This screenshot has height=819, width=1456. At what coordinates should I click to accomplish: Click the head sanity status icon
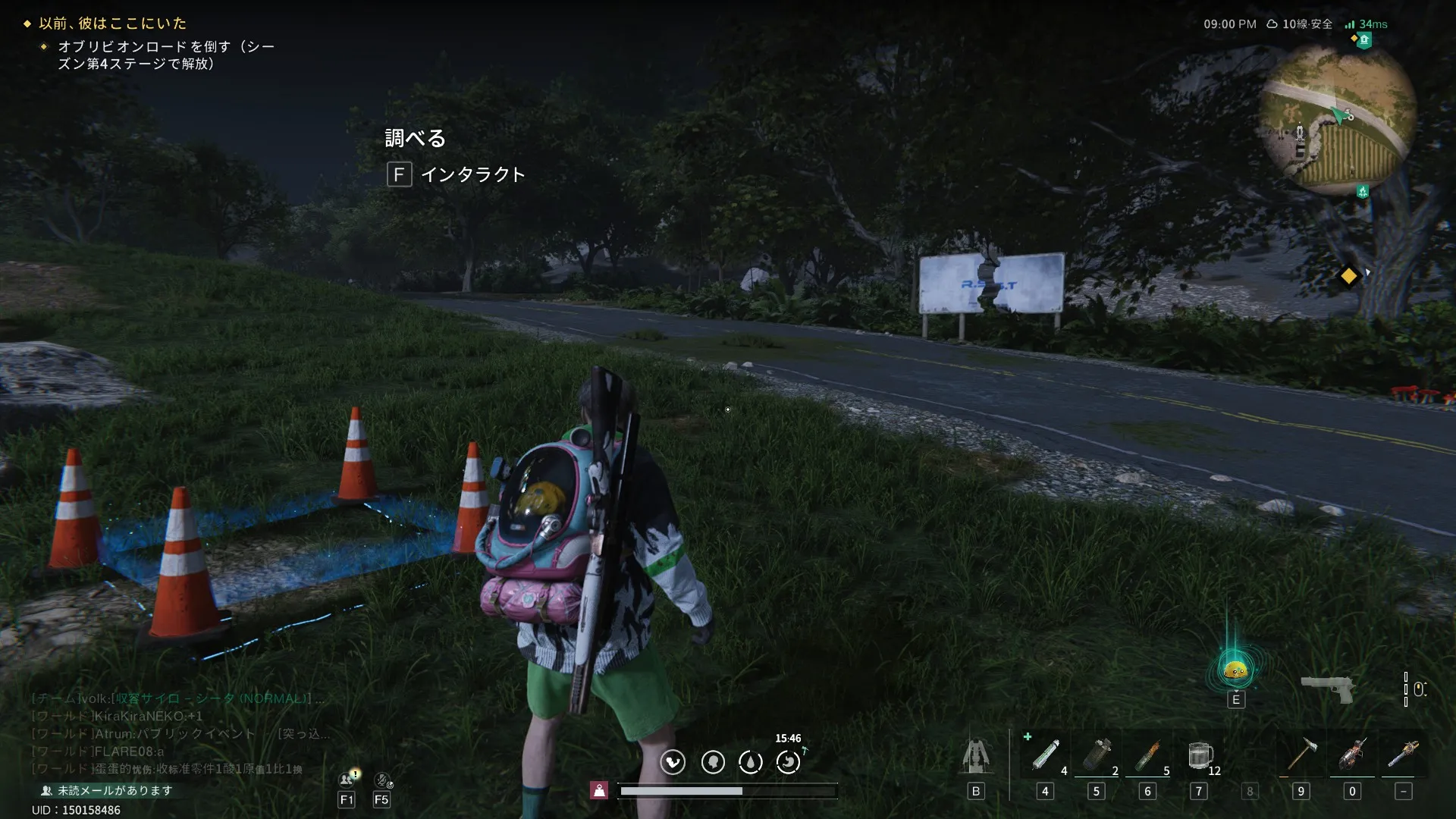pos(713,761)
